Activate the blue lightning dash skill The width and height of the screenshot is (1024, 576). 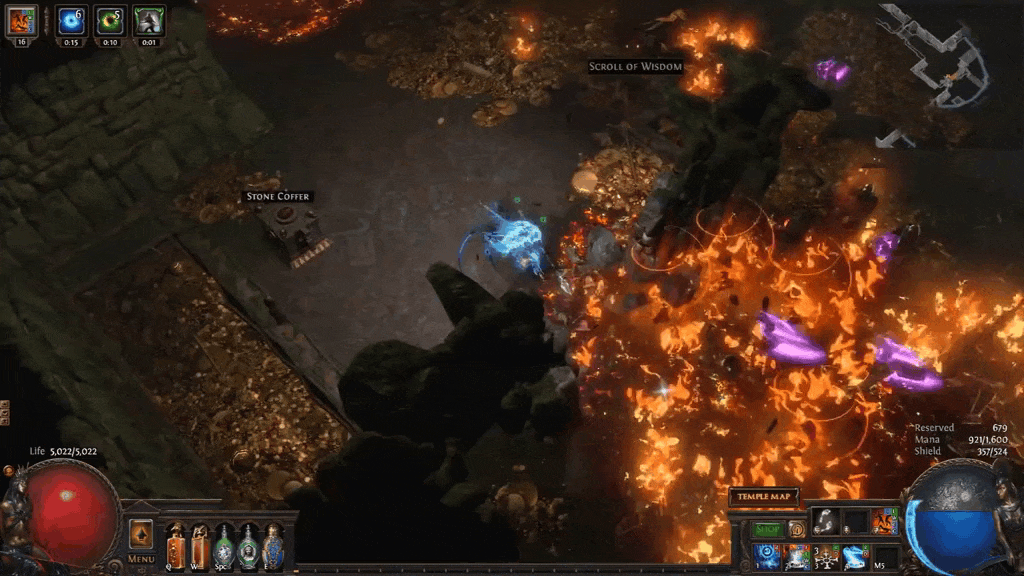pos(856,556)
